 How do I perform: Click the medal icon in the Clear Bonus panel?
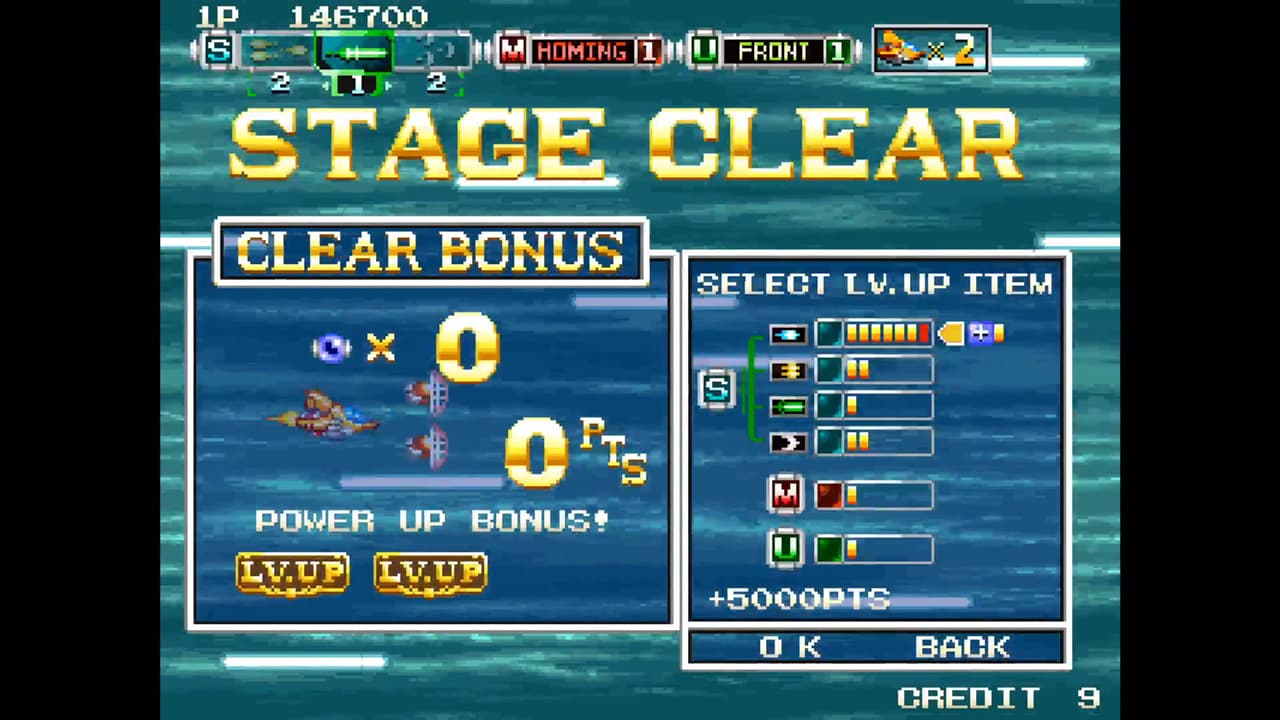[x=333, y=348]
